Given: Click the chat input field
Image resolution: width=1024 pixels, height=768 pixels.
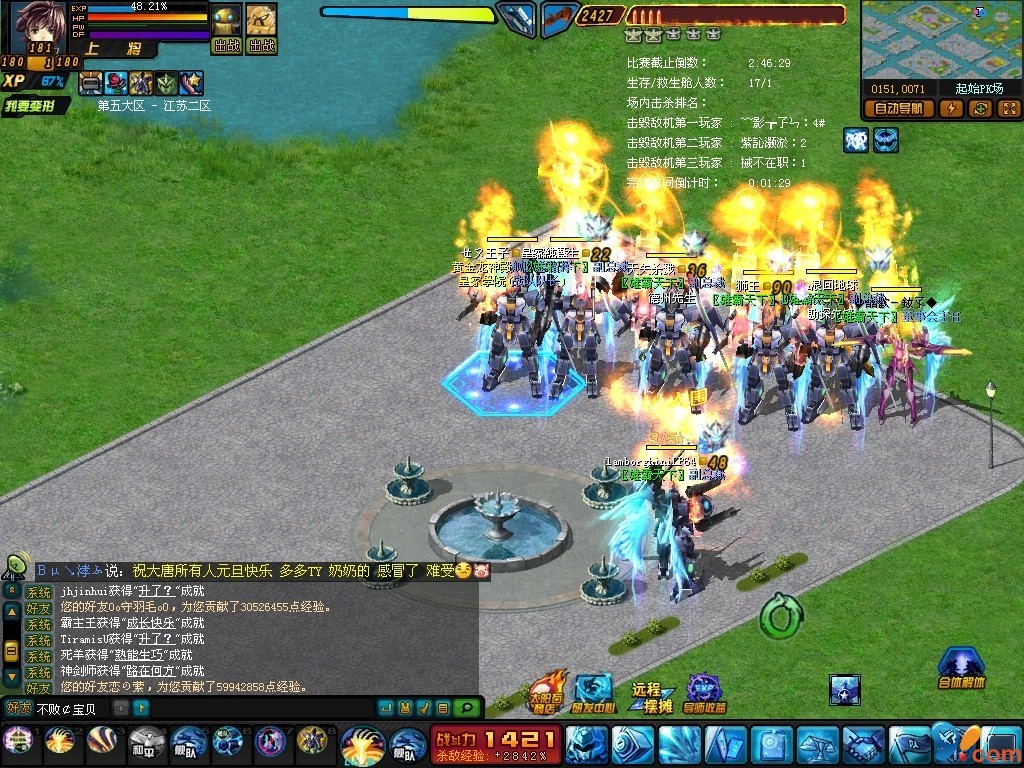Looking at the screenshot, I should click(72, 709).
